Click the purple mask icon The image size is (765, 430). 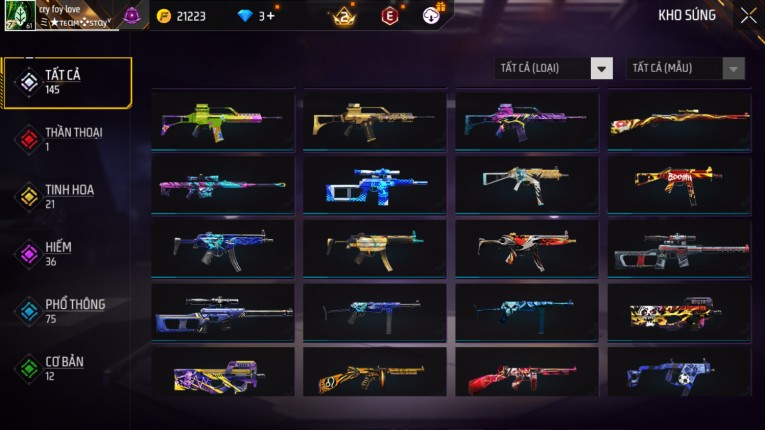[x=132, y=15]
